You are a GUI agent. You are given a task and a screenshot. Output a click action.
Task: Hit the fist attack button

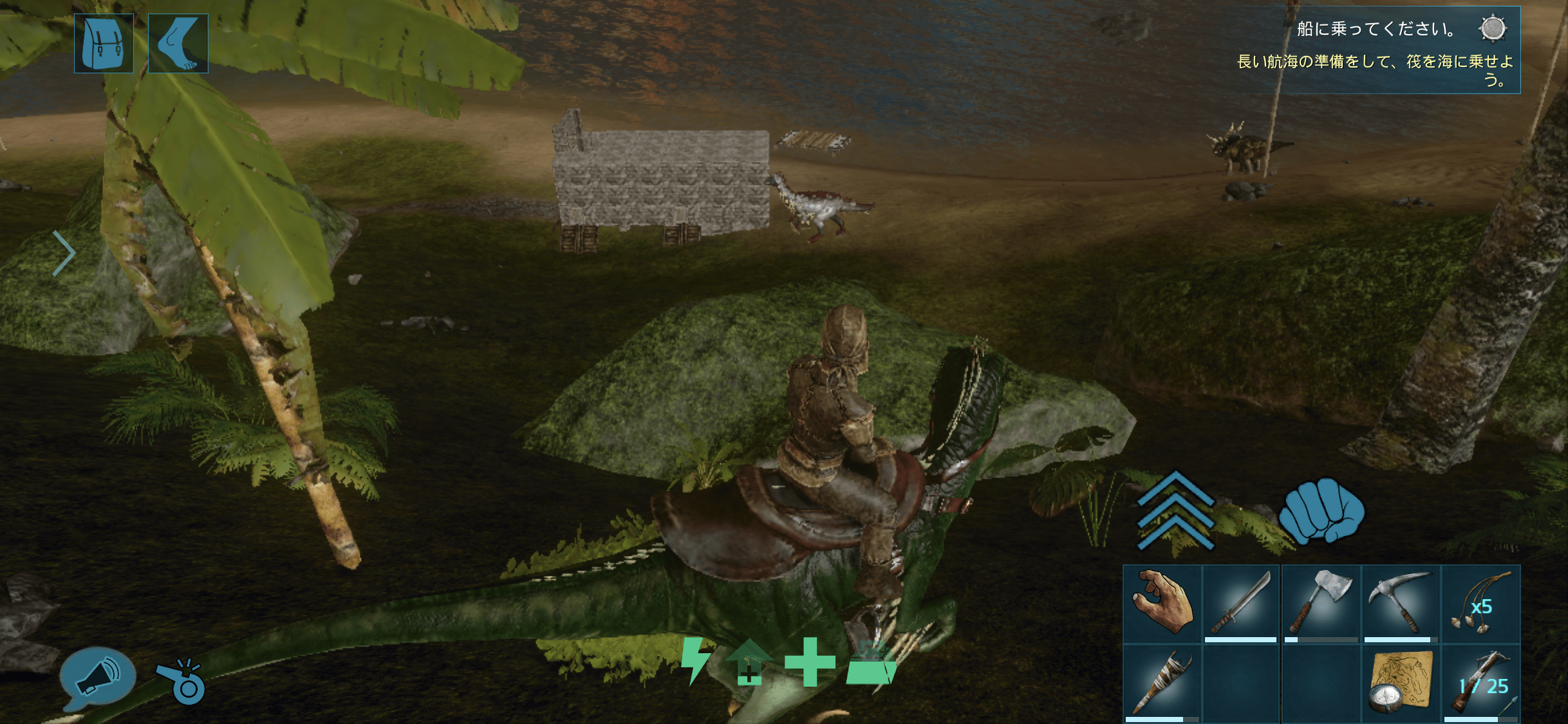coord(1321,511)
